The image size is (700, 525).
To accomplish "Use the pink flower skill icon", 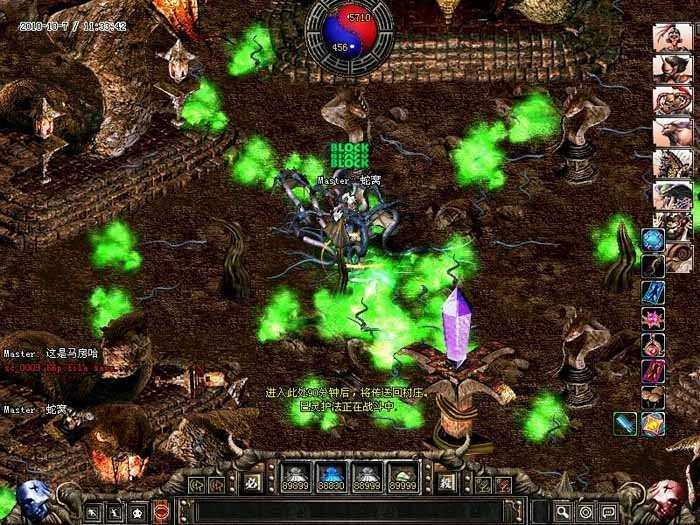I will (653, 318).
